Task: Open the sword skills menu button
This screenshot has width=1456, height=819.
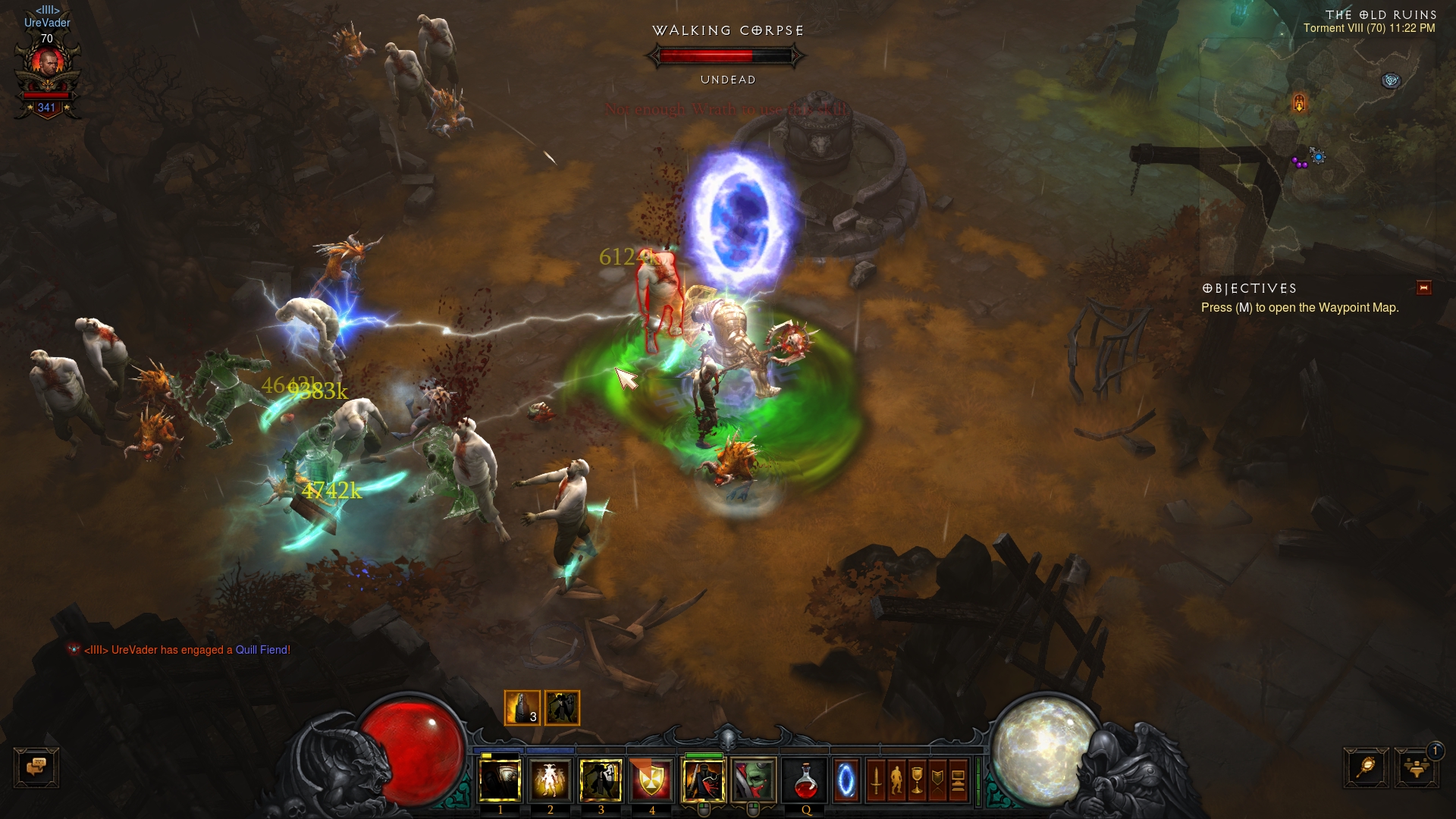Action: coord(876,780)
